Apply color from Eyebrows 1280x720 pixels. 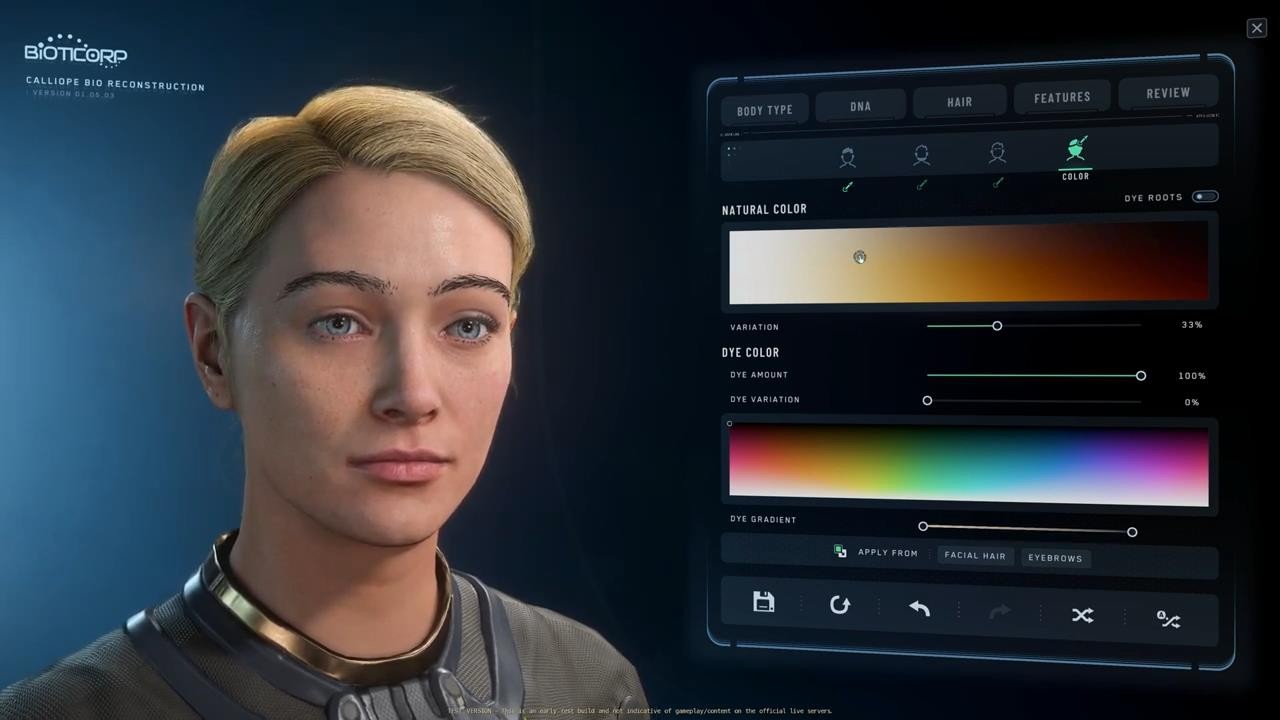point(1055,558)
